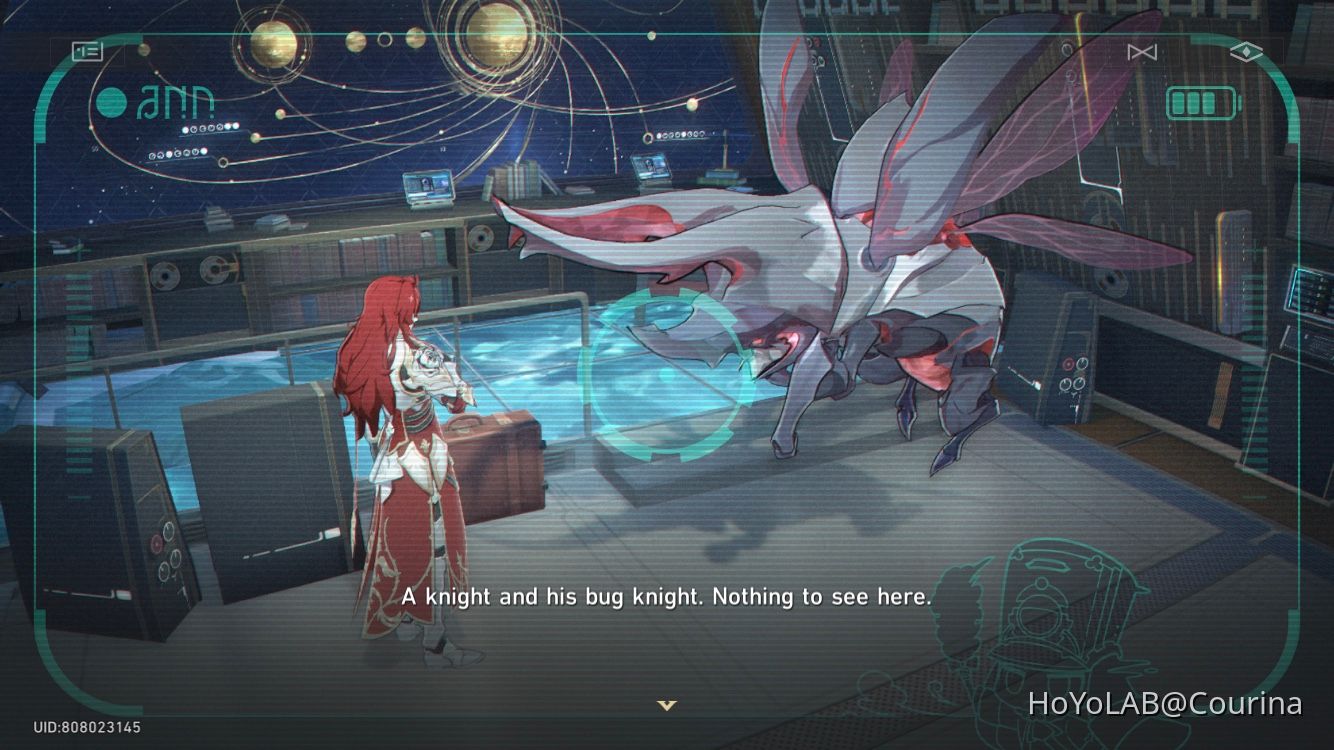Select the battery level indicator
This screenshot has width=1334, height=750.
click(1199, 102)
